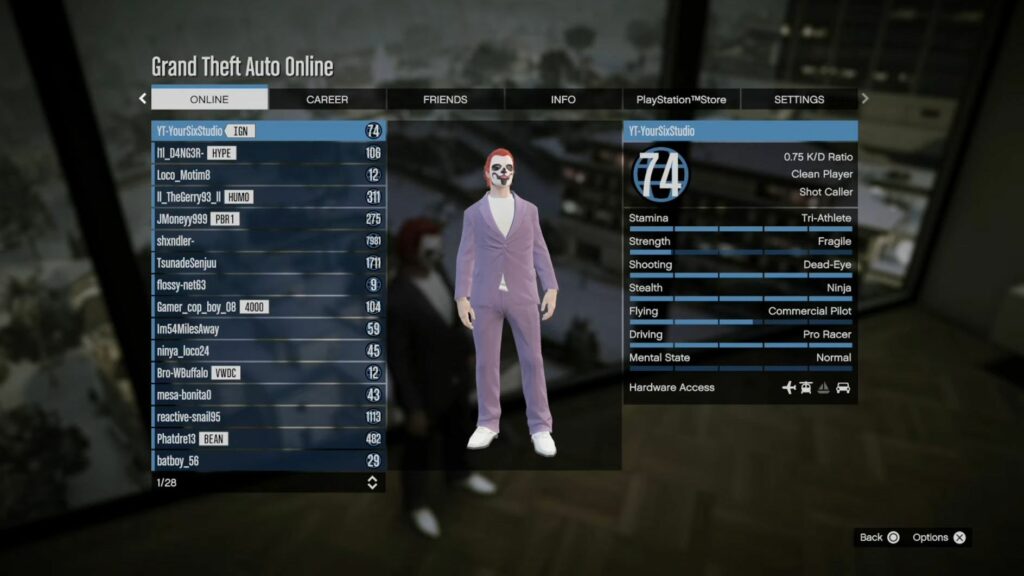Viewport: 1024px width, 576px height.
Task: Select ninya_loco24 in the list
Action: [268, 351]
